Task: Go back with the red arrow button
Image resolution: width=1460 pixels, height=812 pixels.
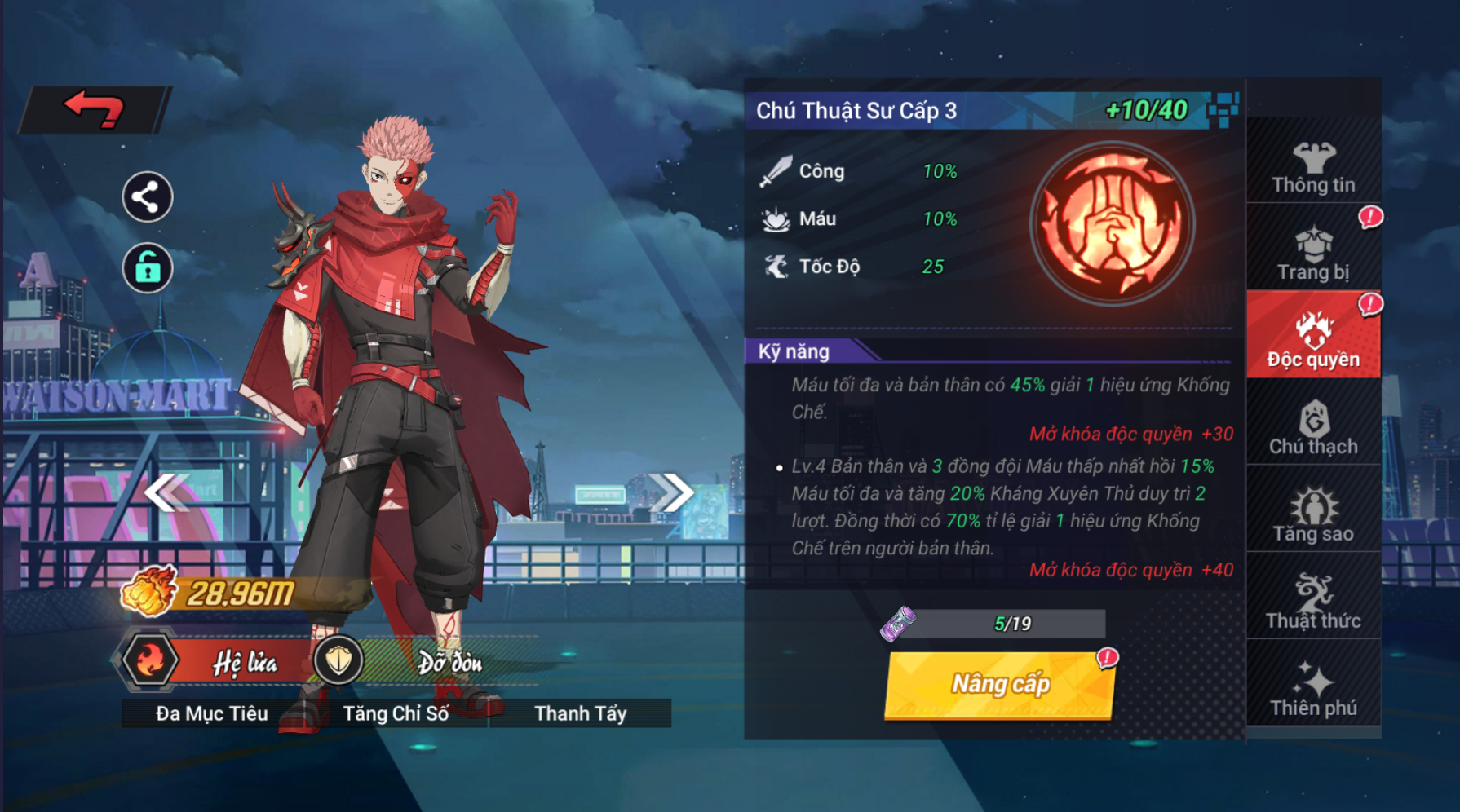Action: point(94,109)
